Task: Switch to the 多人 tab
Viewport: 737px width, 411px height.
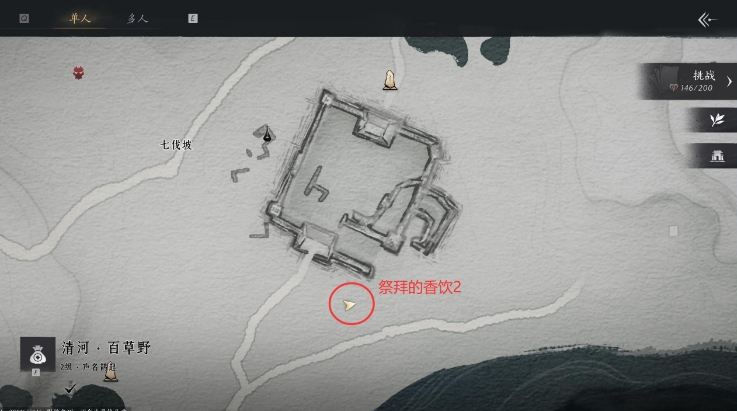Action: (138, 18)
